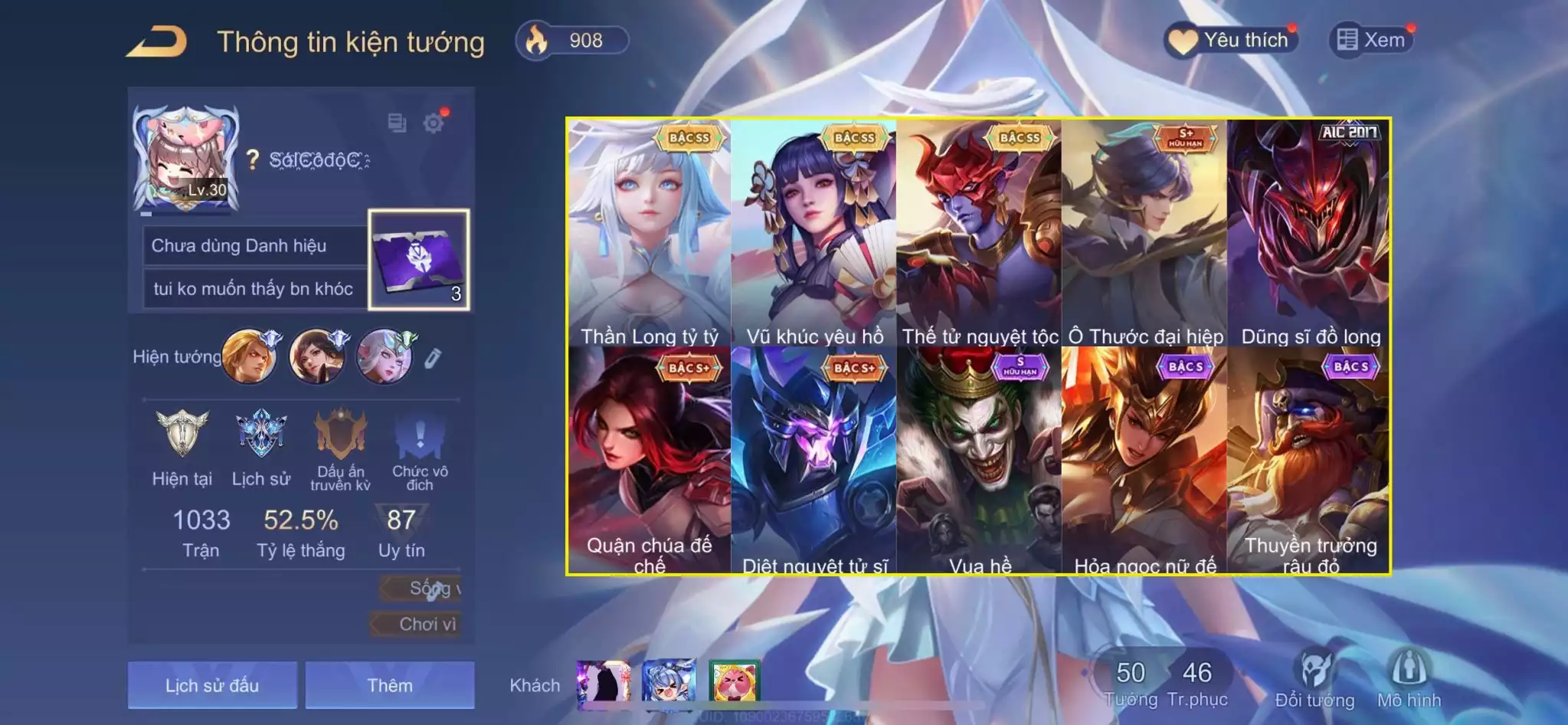1568x725 pixels.
Task: Click the Xem view button
Action: click(x=1371, y=40)
